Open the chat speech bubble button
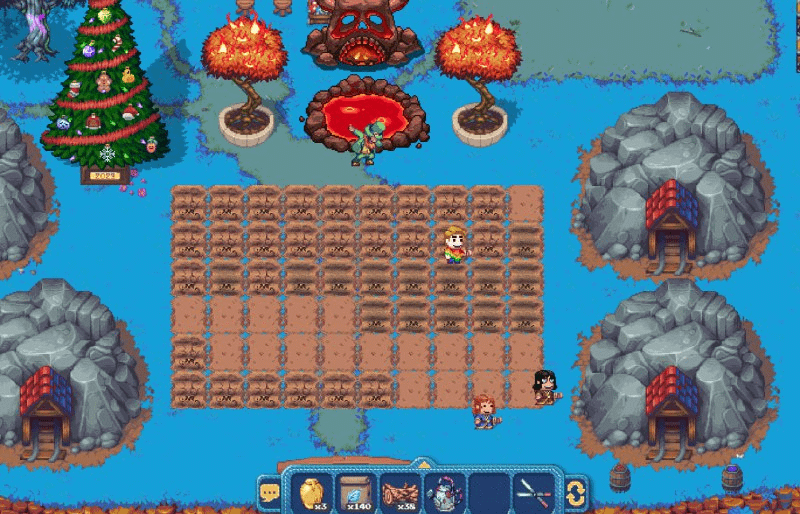Screen dimensions: 800x514 269,492
